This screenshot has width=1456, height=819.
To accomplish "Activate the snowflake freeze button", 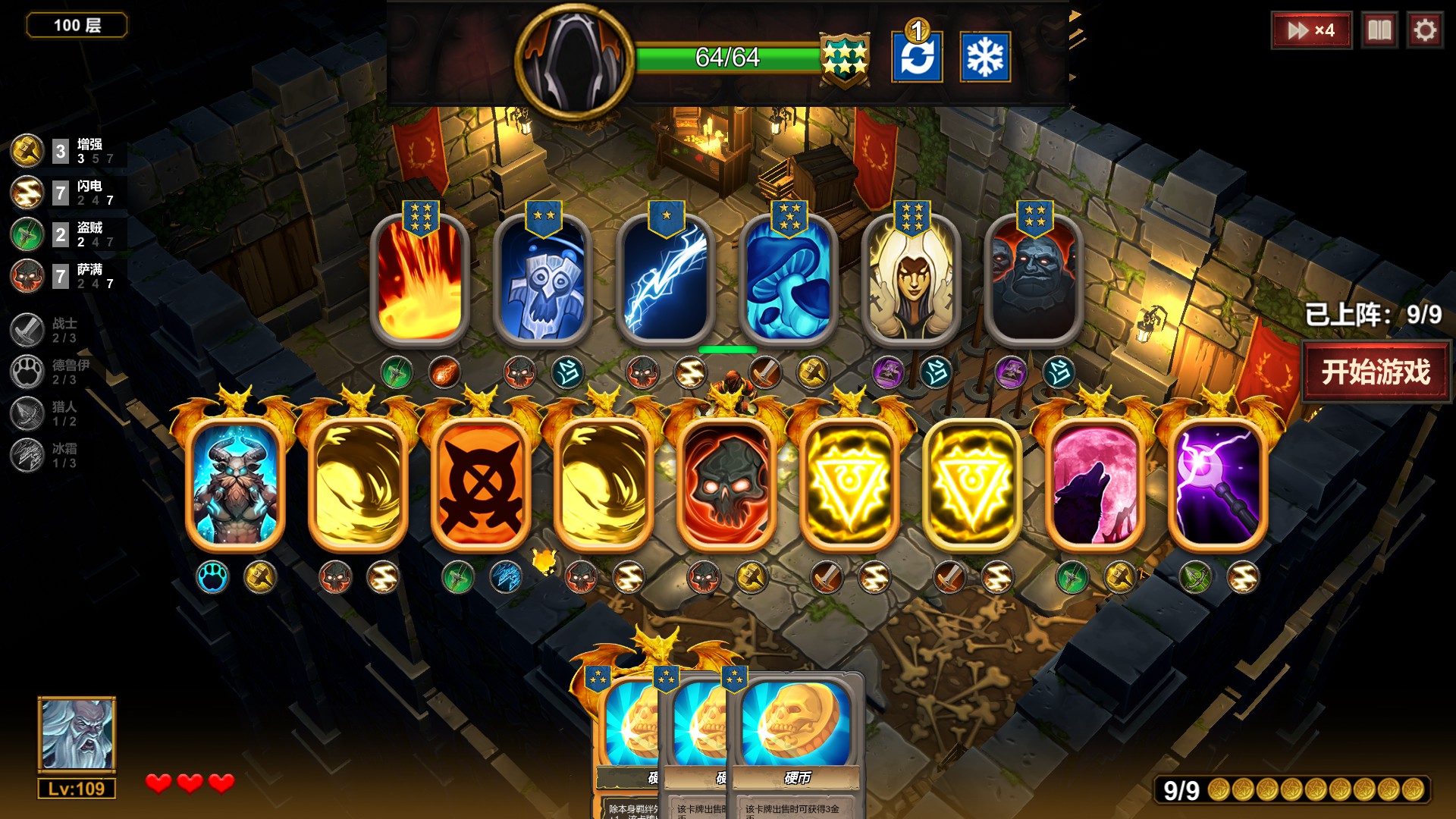I will [x=984, y=57].
